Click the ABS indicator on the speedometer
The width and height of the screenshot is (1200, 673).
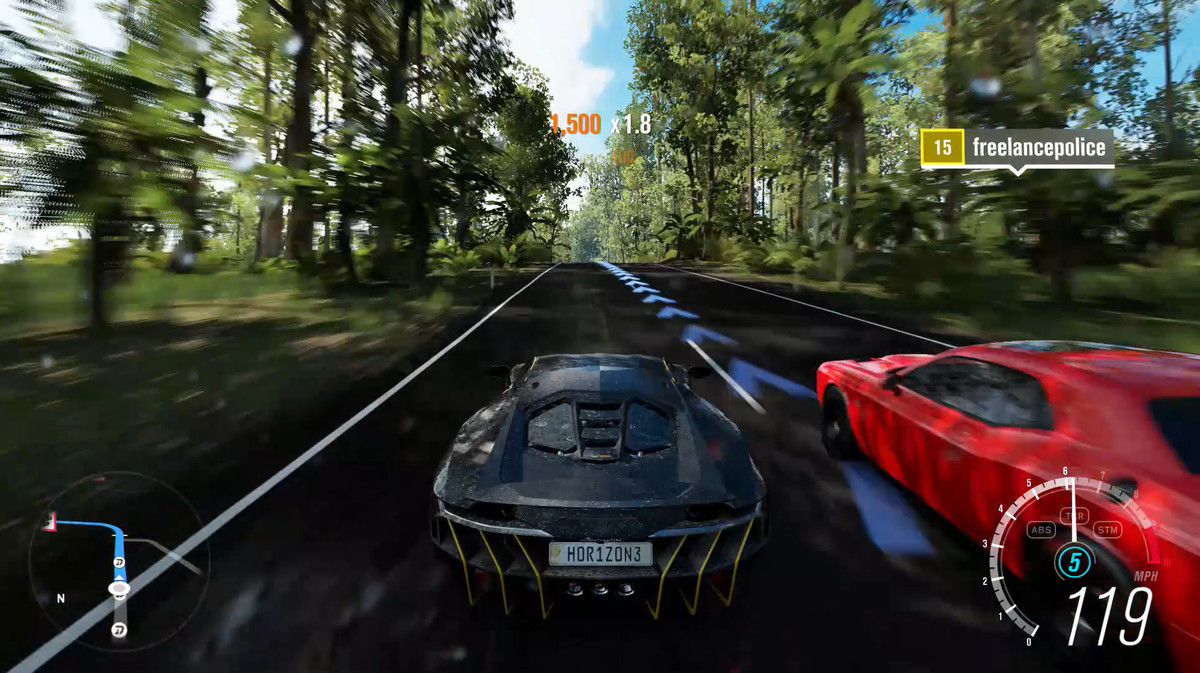tap(1041, 529)
